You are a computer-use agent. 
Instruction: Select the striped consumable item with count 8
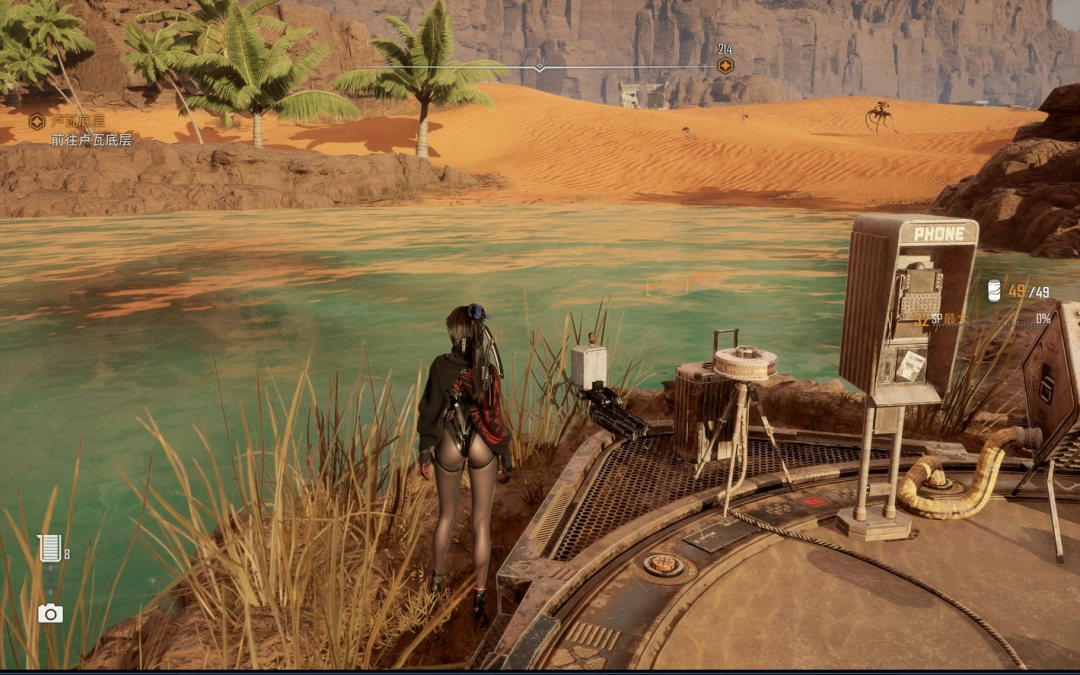pos(49,548)
